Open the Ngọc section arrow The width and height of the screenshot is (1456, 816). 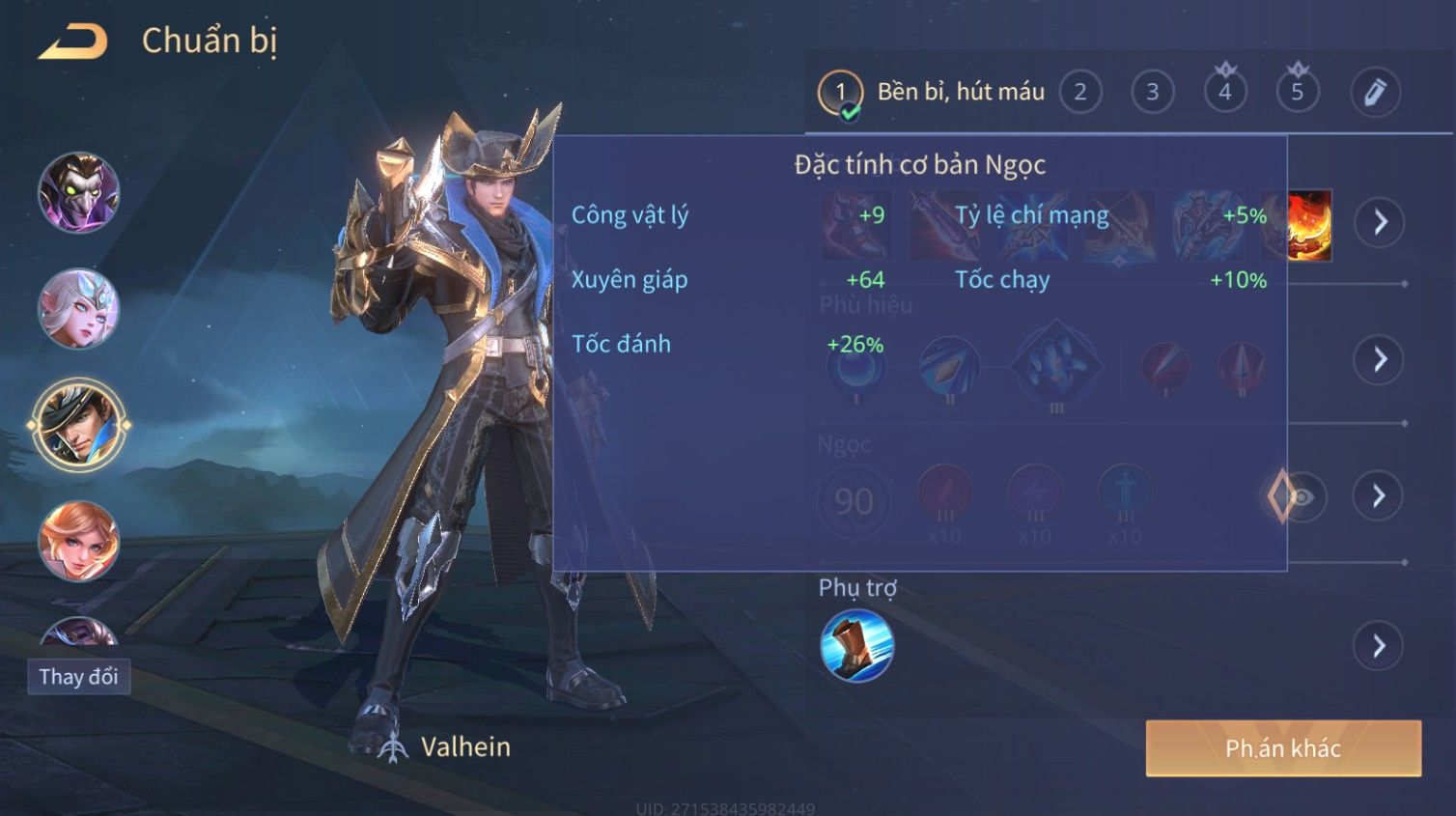[x=1379, y=496]
